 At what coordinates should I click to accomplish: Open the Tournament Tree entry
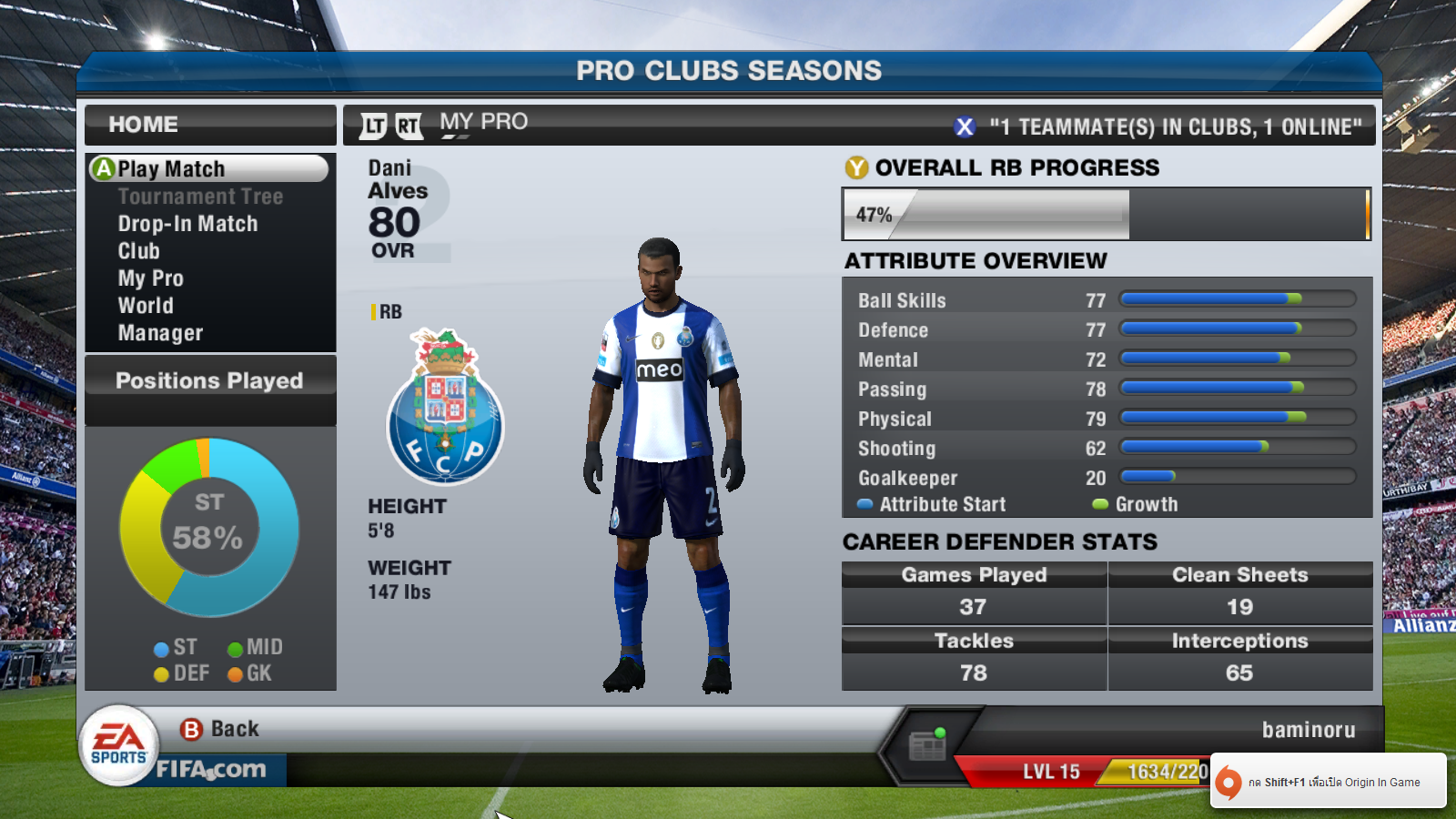[200, 197]
